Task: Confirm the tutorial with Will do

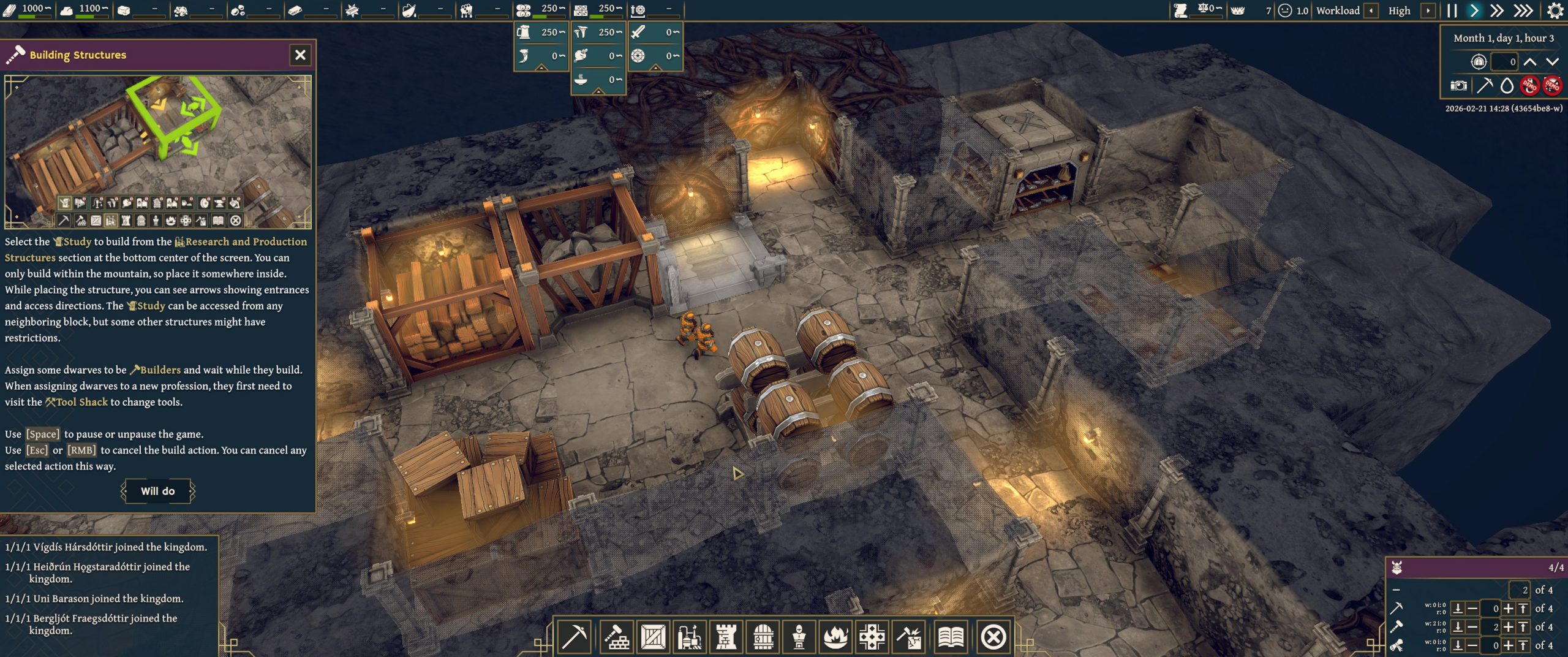Action: tap(158, 491)
